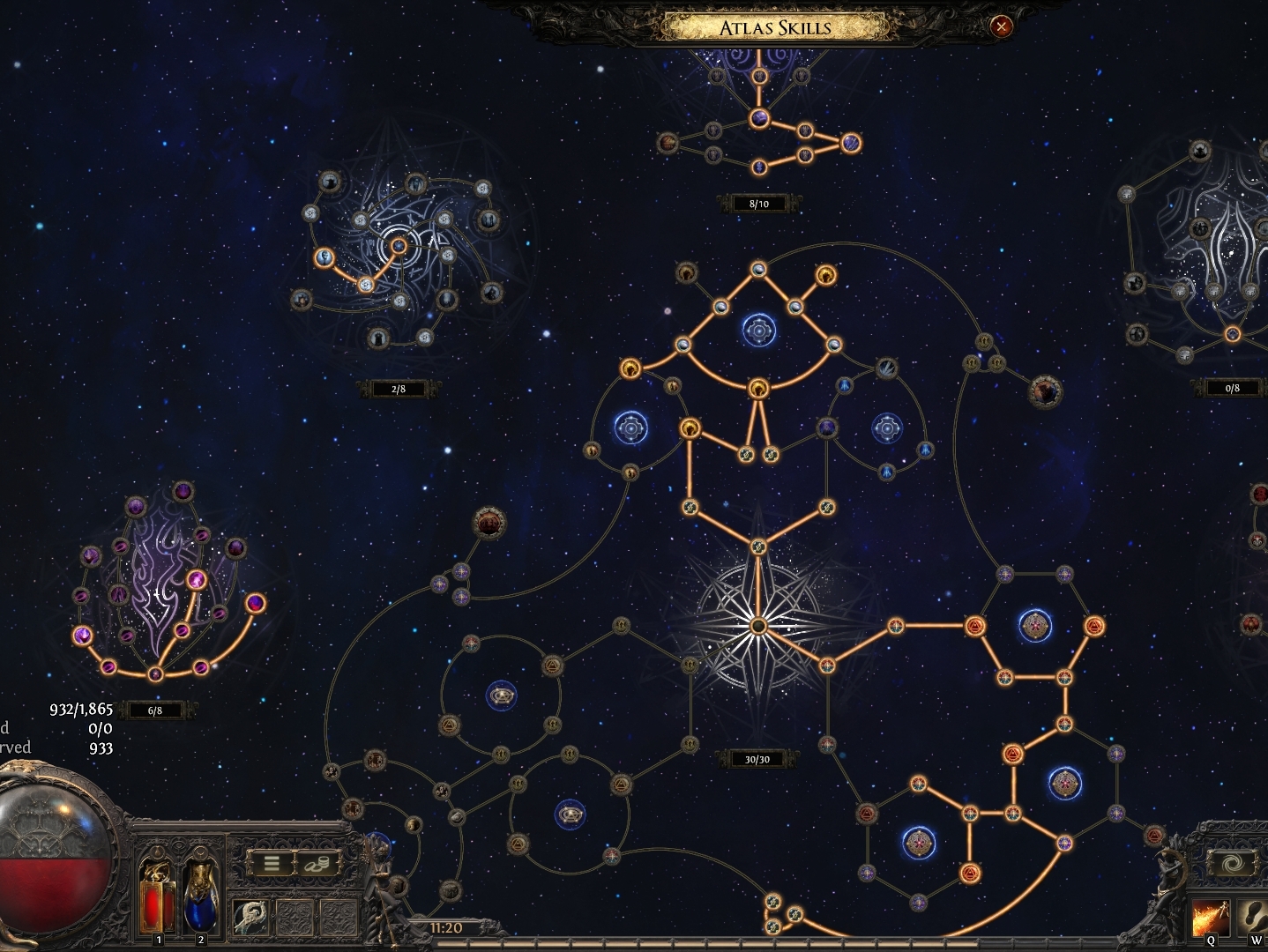
Task: Open the three-line main menu button
Action: click(x=272, y=864)
